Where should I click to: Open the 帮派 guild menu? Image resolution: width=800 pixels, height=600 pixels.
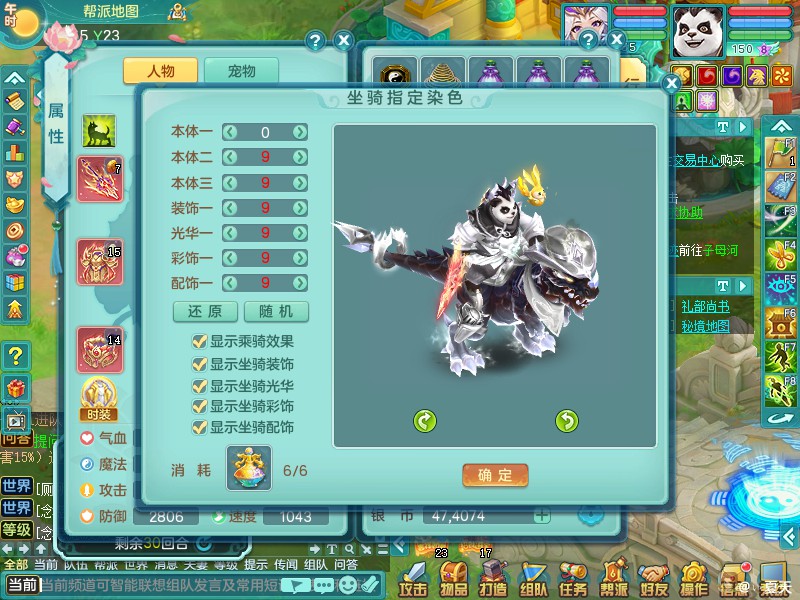coord(613,577)
